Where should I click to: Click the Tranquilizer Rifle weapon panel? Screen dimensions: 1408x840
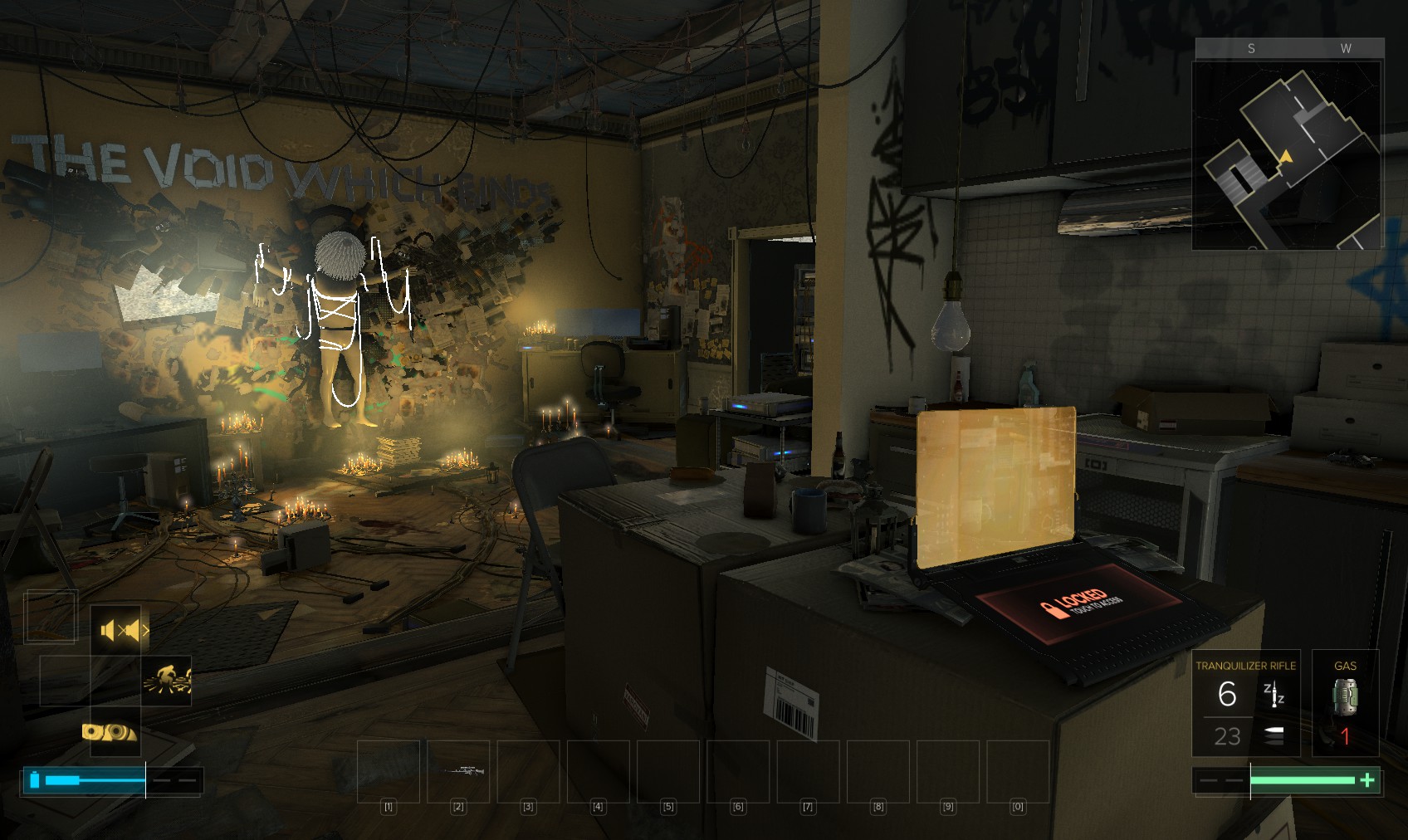(1245, 704)
